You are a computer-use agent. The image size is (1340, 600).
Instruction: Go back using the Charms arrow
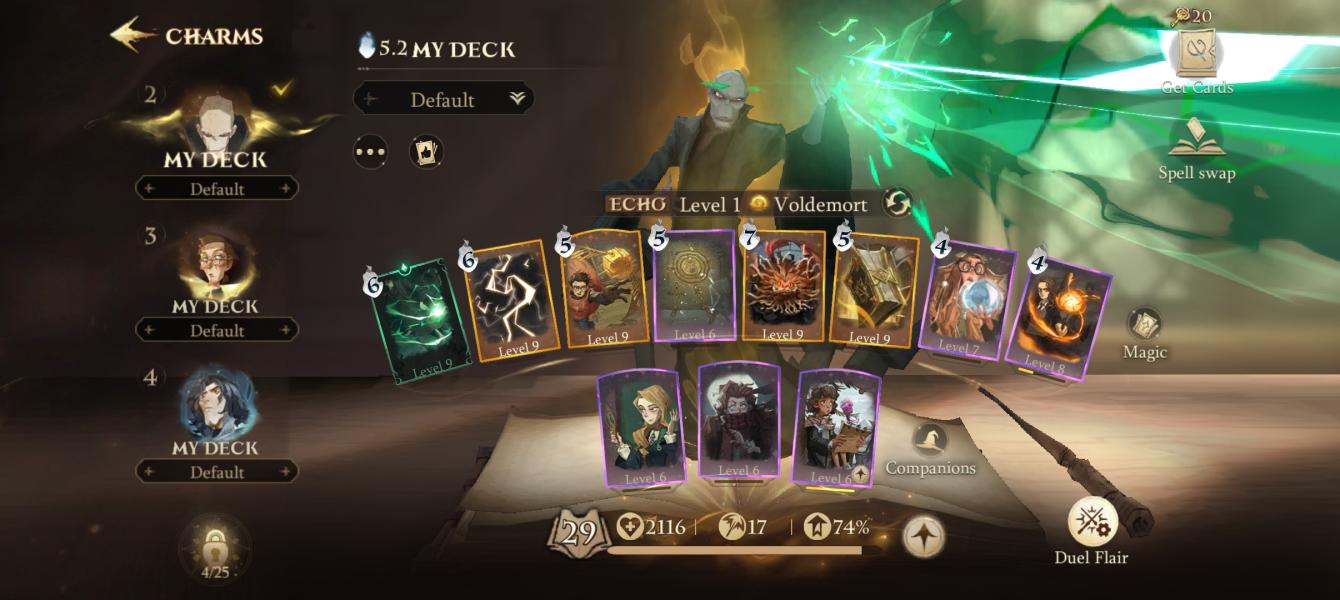[133, 36]
